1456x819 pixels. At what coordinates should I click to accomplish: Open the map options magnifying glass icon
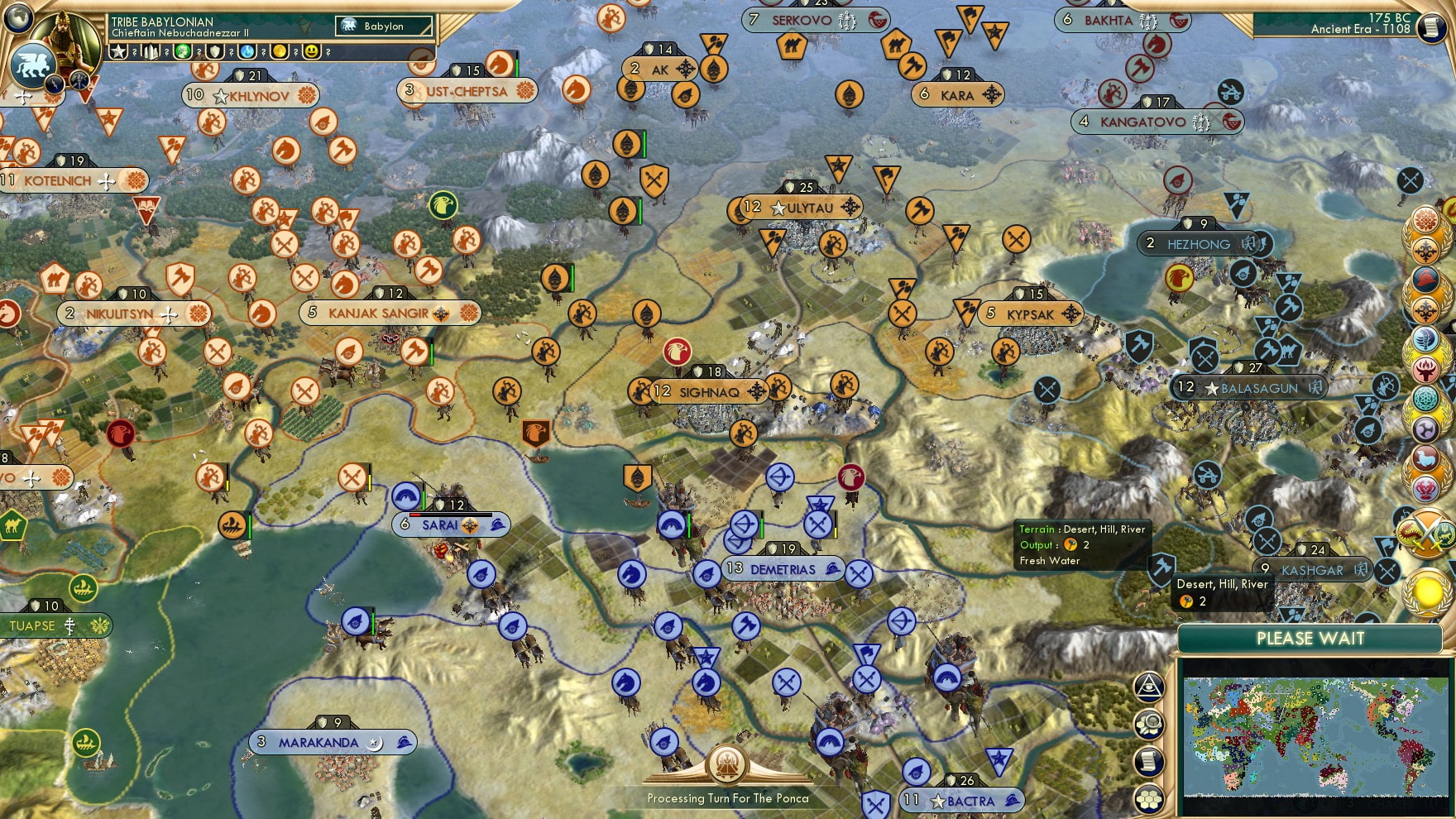(1150, 724)
